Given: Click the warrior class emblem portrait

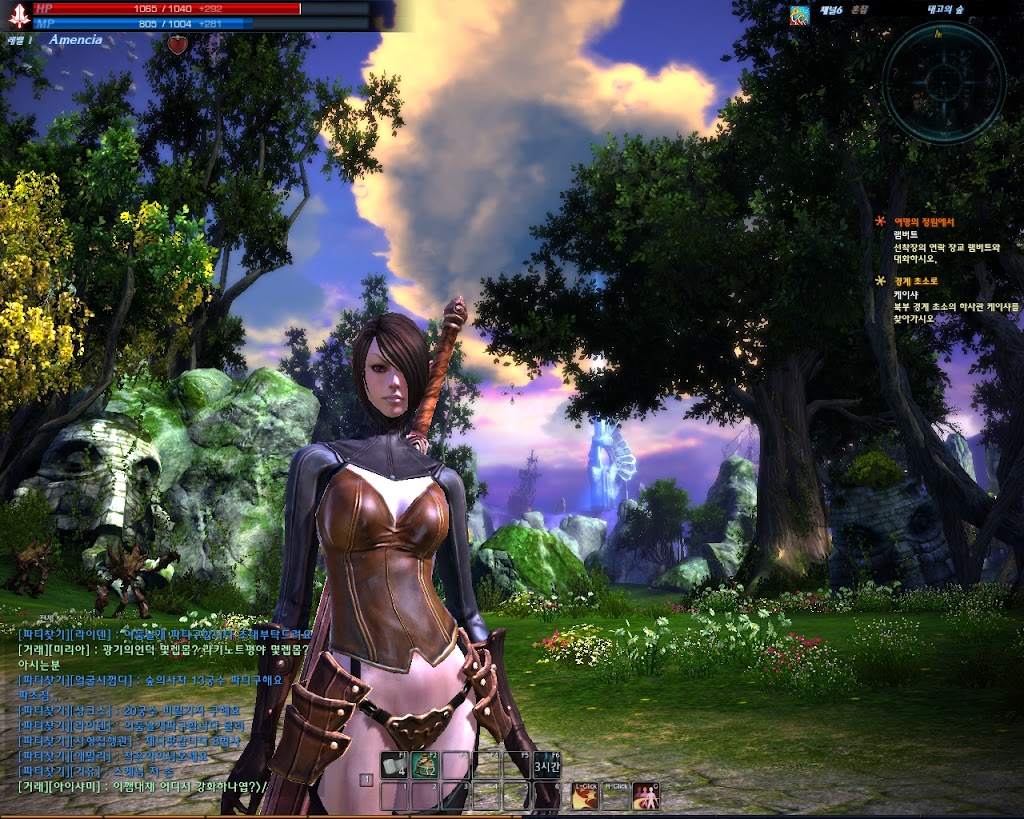Looking at the screenshot, I should [16, 19].
